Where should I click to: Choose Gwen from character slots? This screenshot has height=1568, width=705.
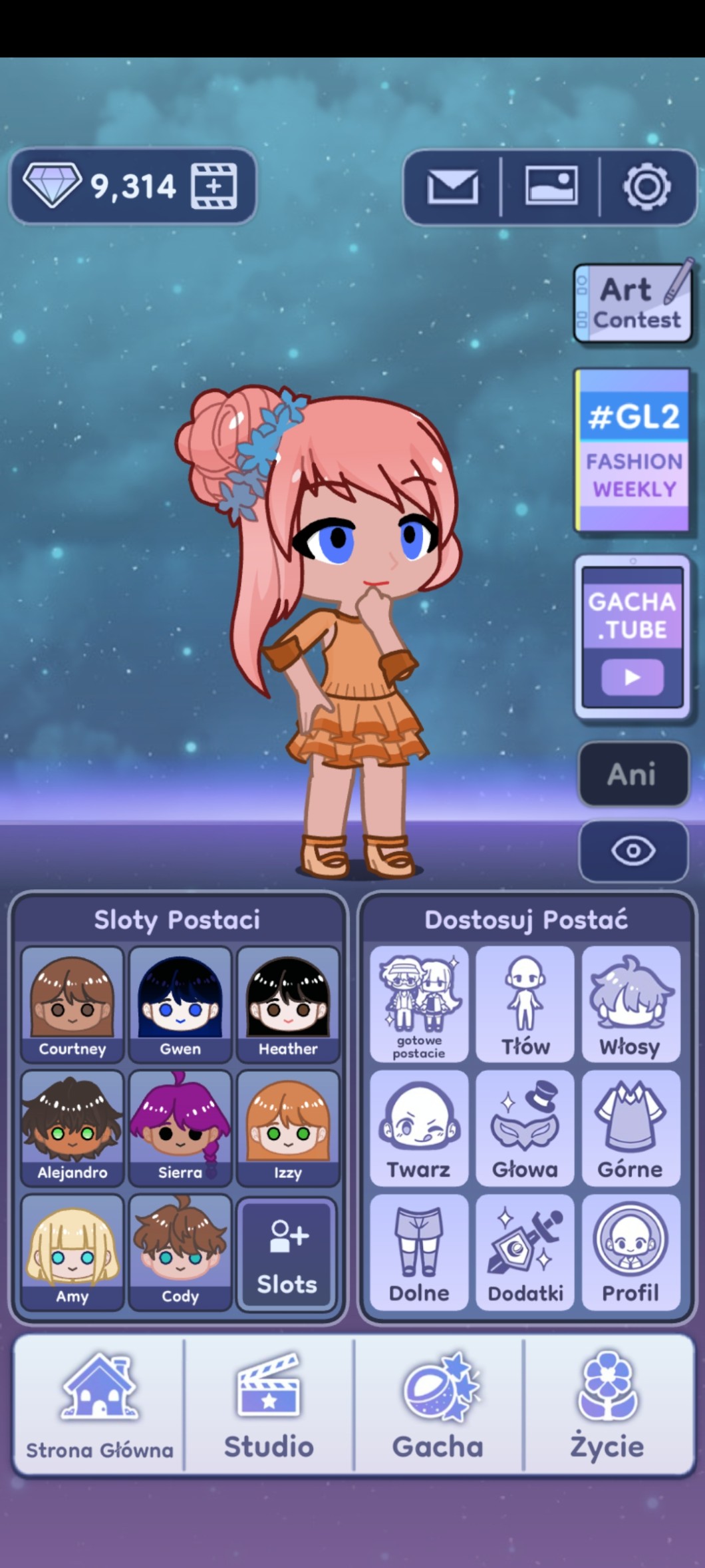pos(180,1004)
